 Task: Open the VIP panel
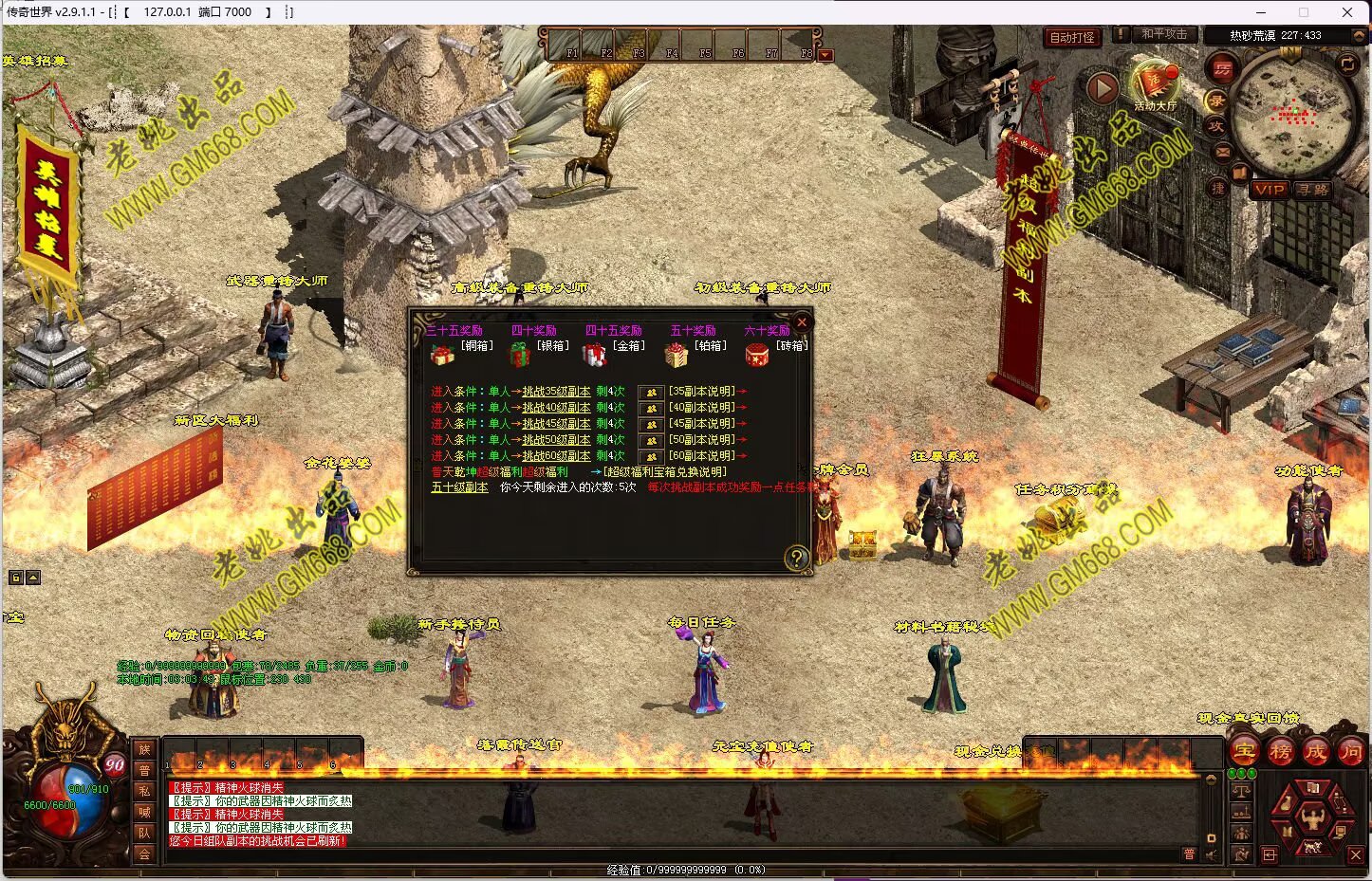pos(1269,190)
